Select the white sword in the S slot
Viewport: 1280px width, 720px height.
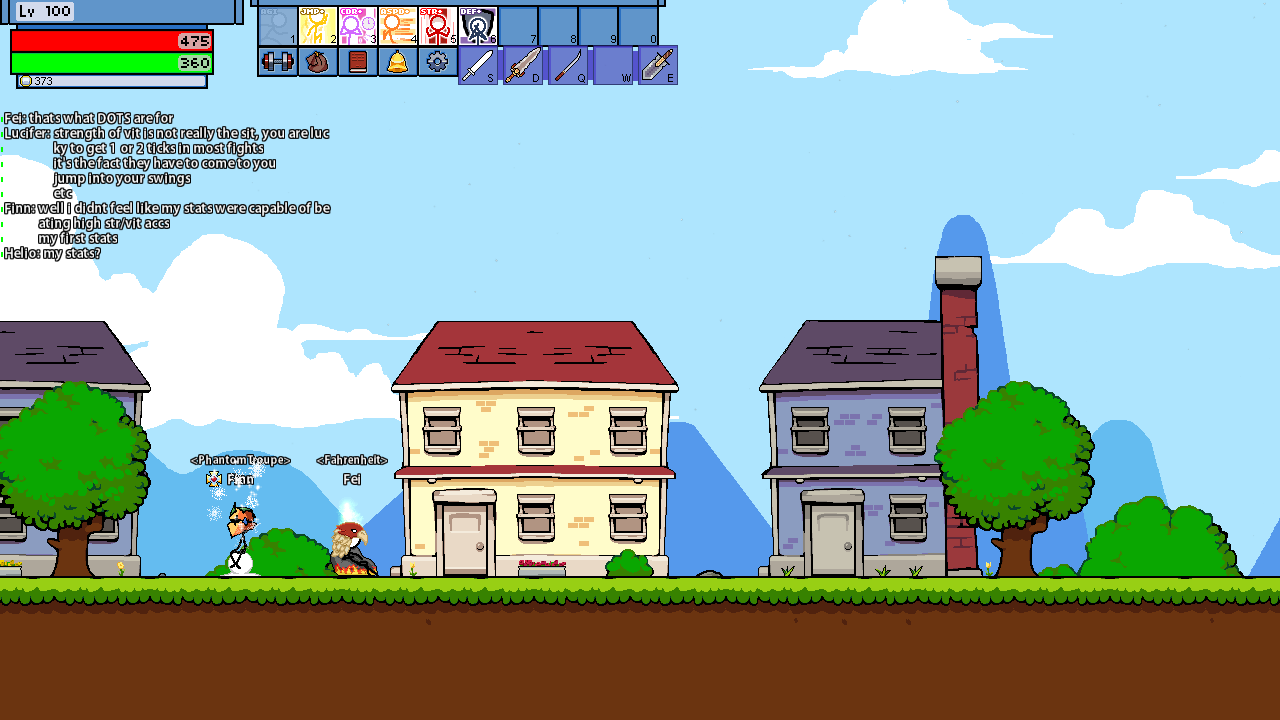478,65
